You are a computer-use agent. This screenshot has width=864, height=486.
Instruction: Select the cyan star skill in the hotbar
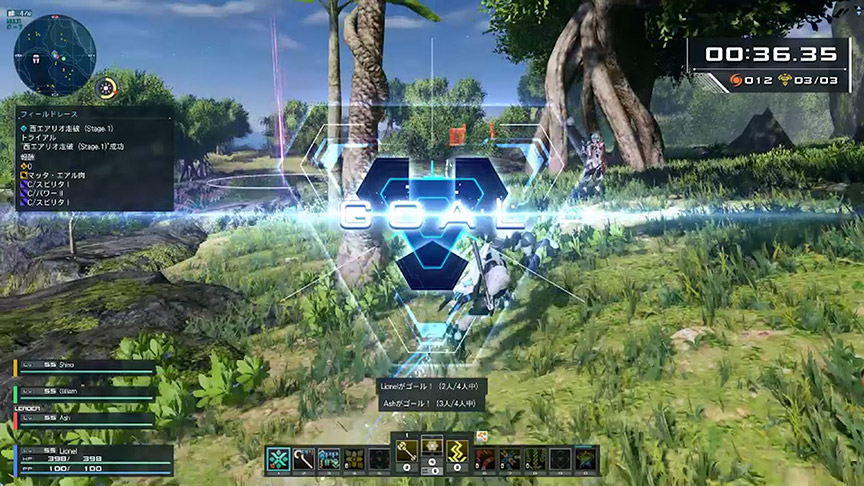click(277, 459)
